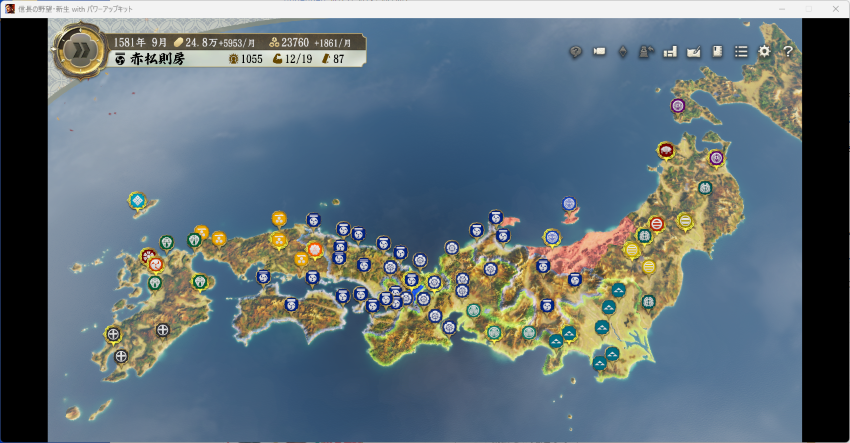Close the game window
The width and height of the screenshot is (850, 443).
point(835,8)
